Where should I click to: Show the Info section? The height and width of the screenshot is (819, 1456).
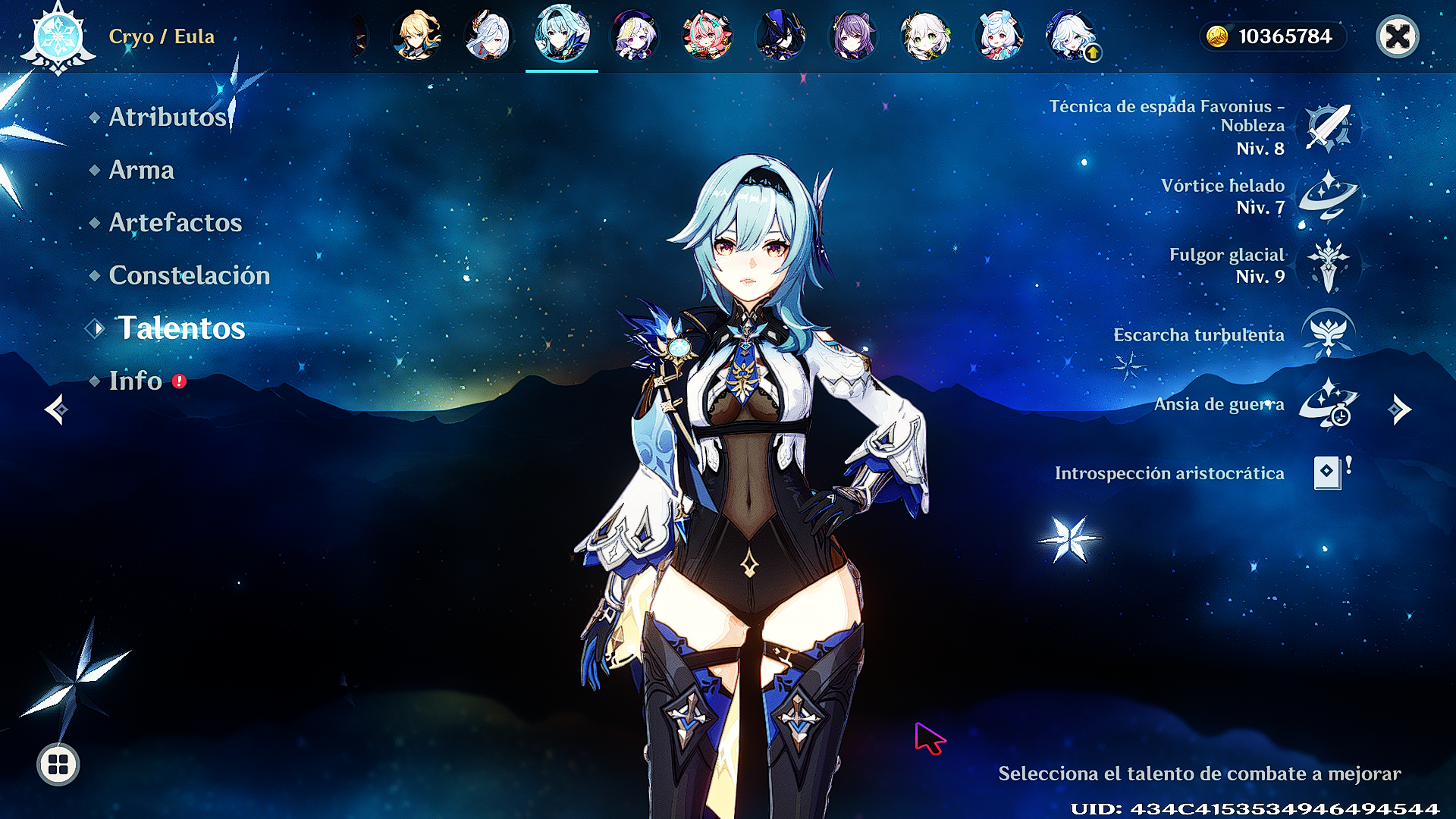click(x=136, y=381)
